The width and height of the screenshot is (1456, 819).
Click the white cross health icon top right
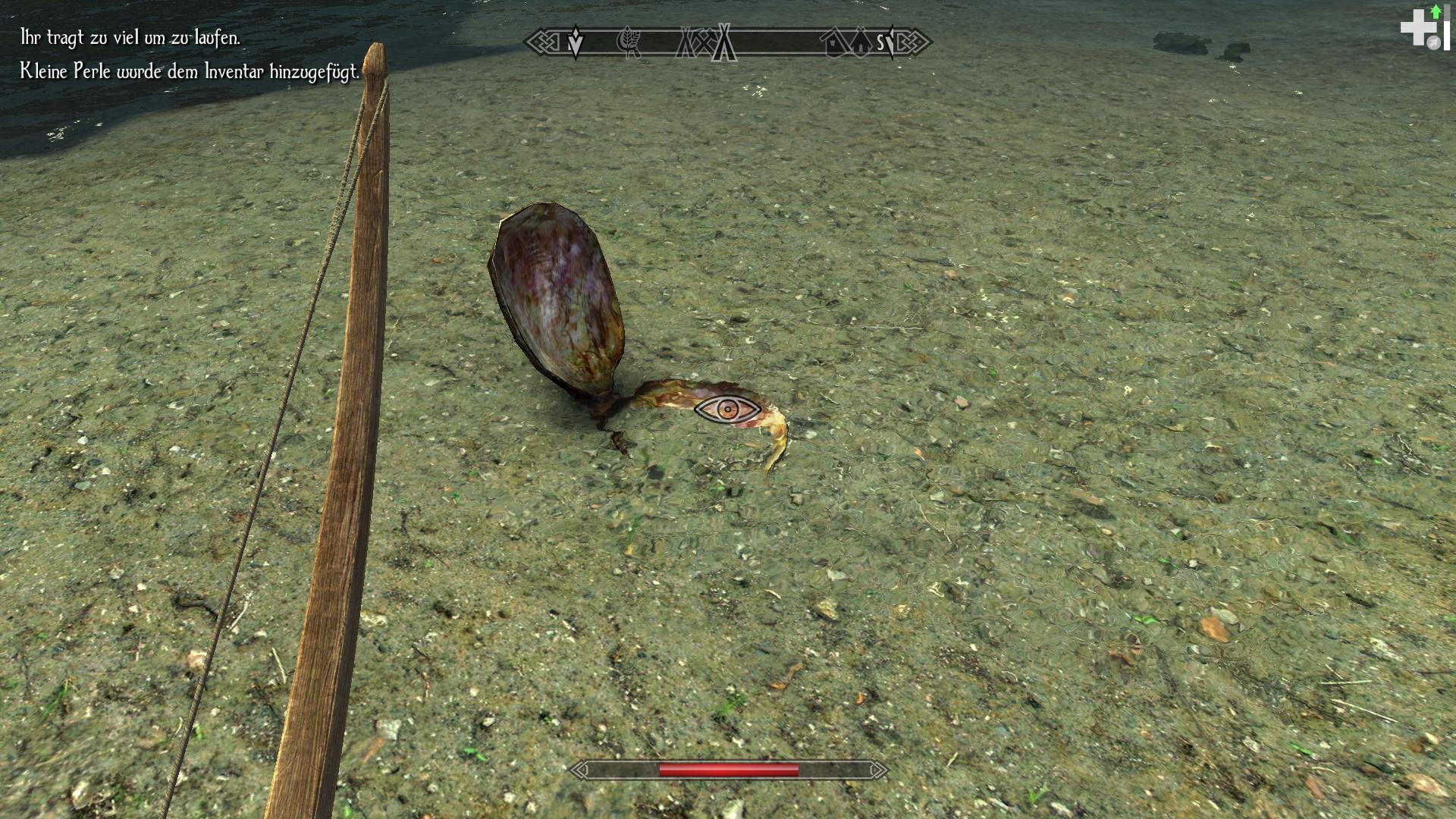tap(1419, 28)
